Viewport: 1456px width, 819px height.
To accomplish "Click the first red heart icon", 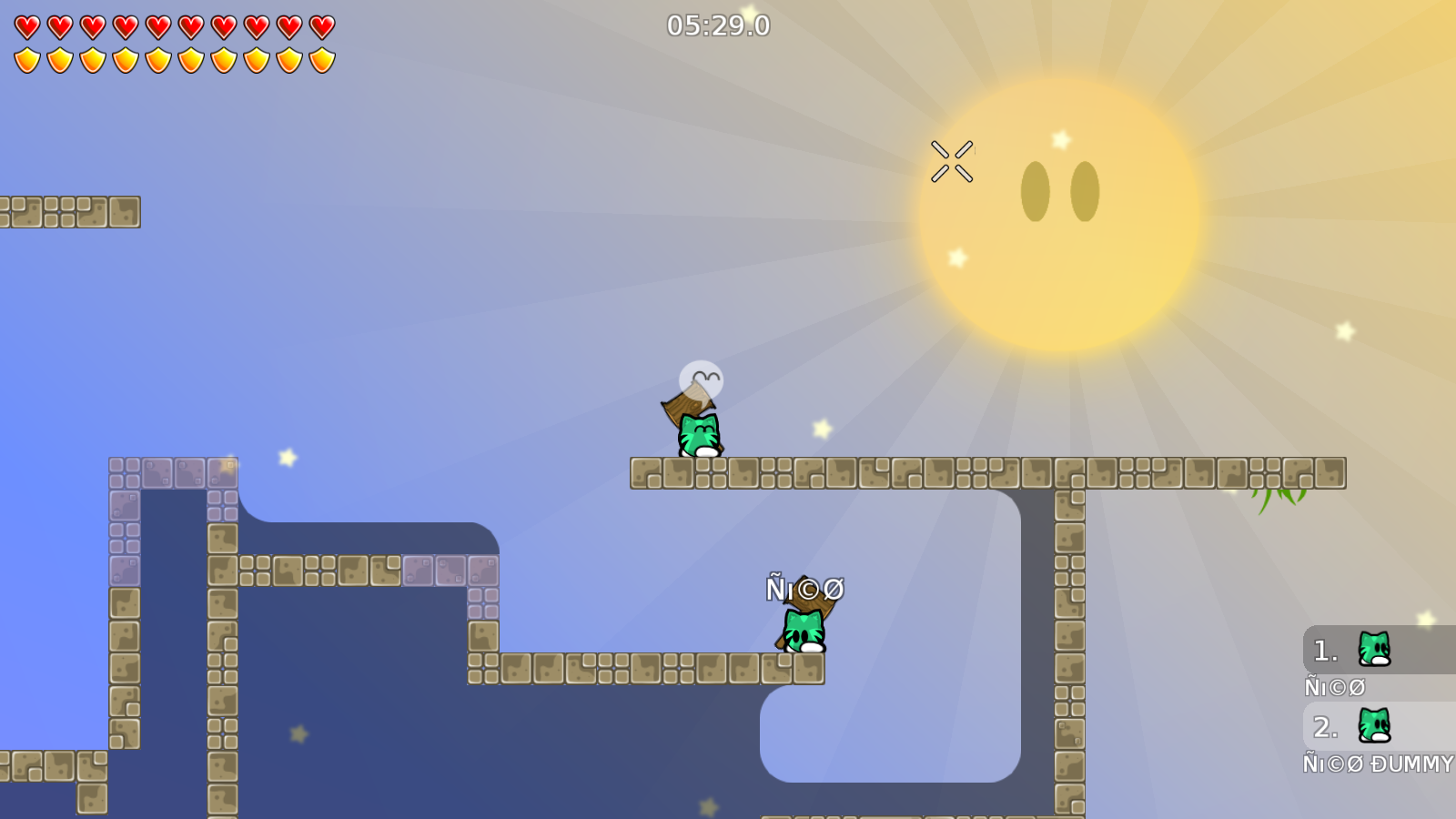I will pos(26,26).
